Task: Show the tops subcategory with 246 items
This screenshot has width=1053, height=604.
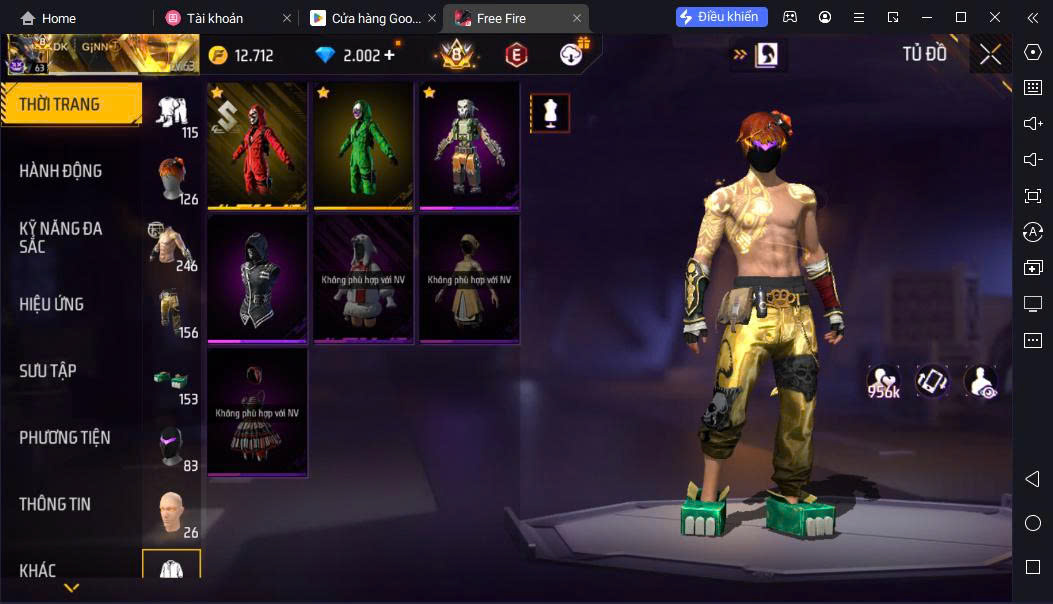Action: [173, 245]
